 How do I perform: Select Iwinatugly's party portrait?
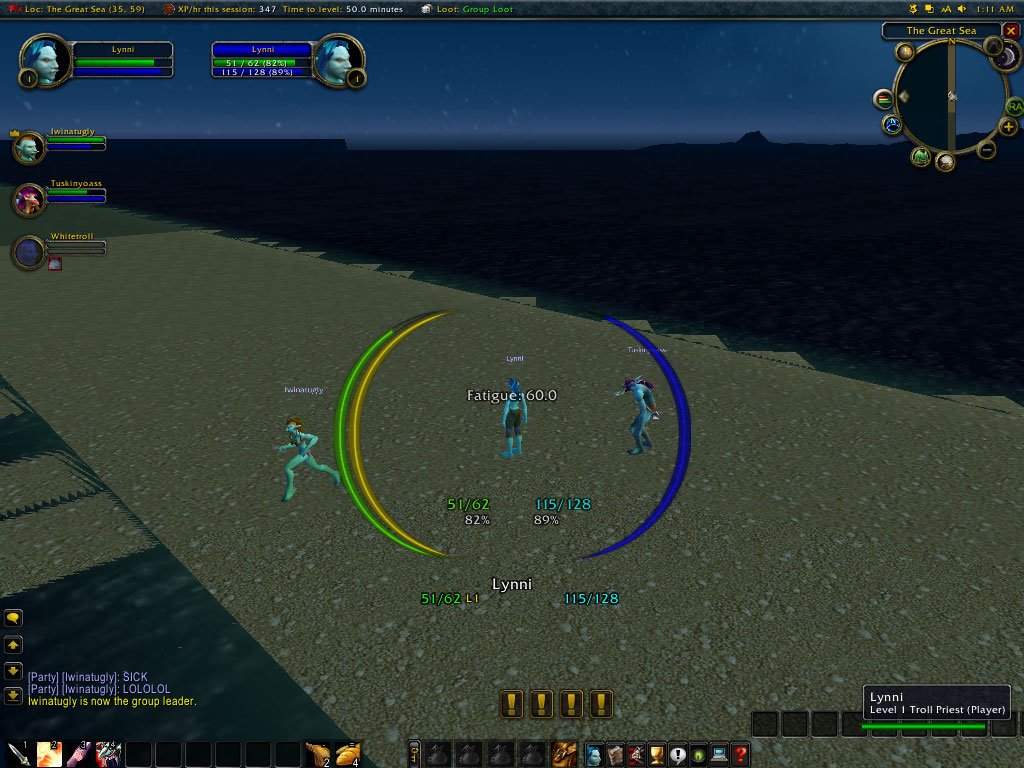(27, 148)
